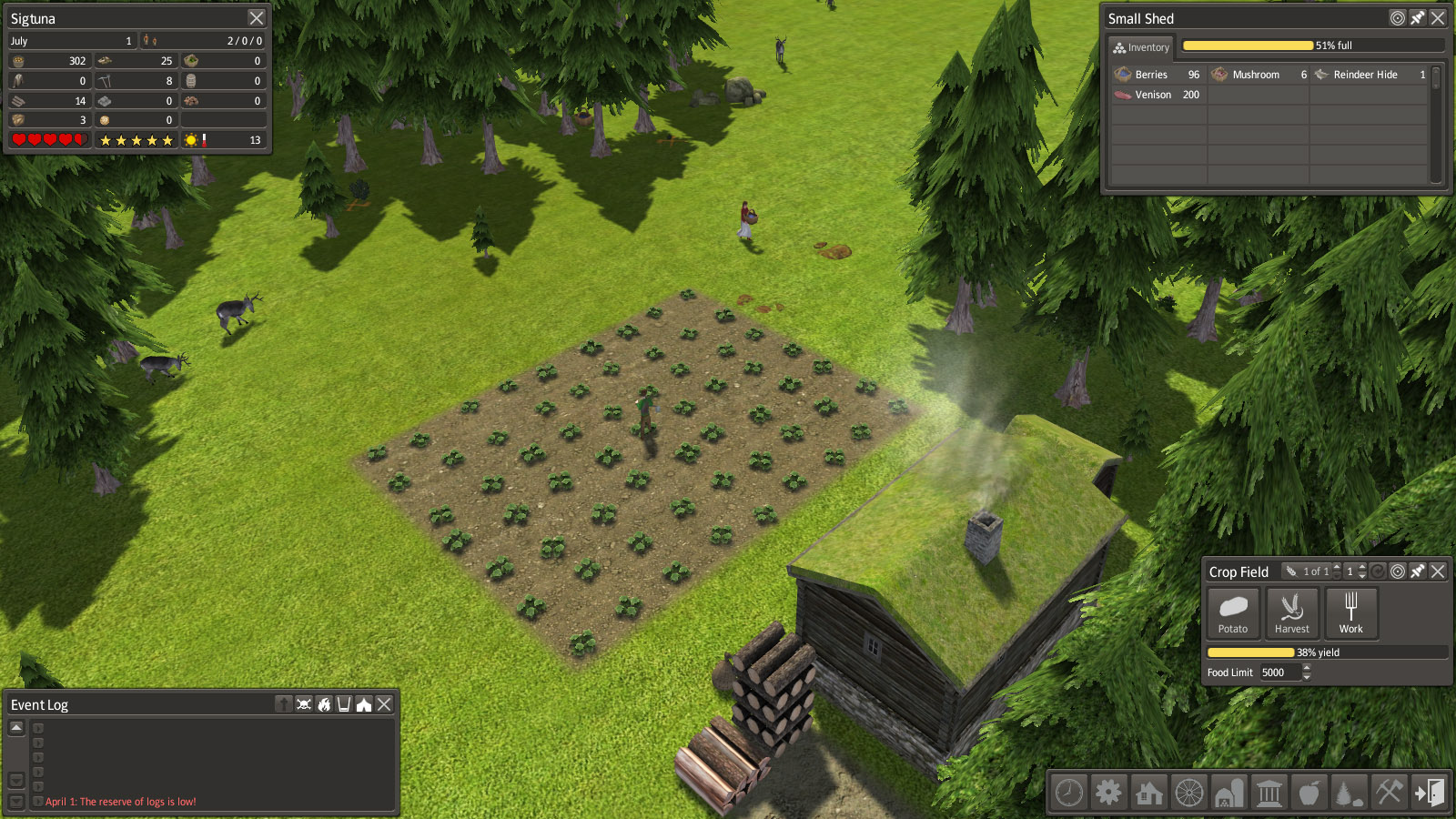Click the Harvest button in Crop Field
The height and width of the screenshot is (819, 1456).
click(1291, 612)
